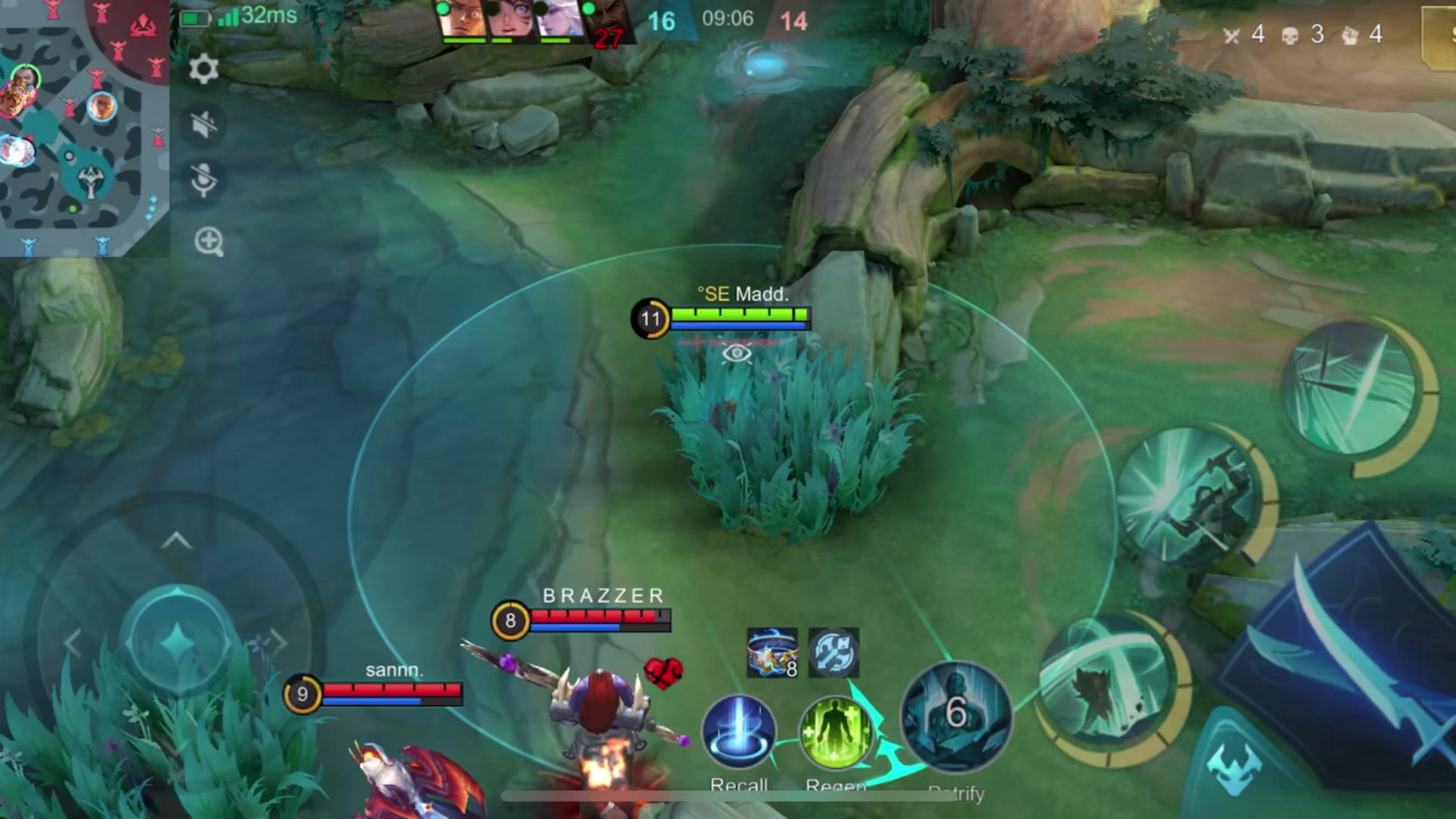Viewport: 1456px width, 819px height.
Task: Tap the magnifier zoom button
Action: point(209,242)
